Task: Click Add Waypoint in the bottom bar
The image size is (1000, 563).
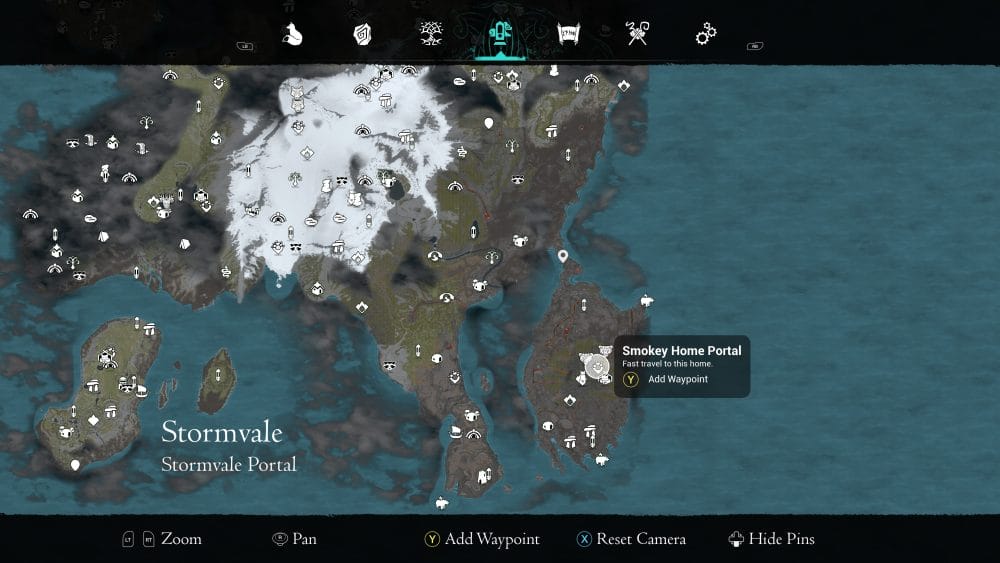Action: (x=491, y=539)
